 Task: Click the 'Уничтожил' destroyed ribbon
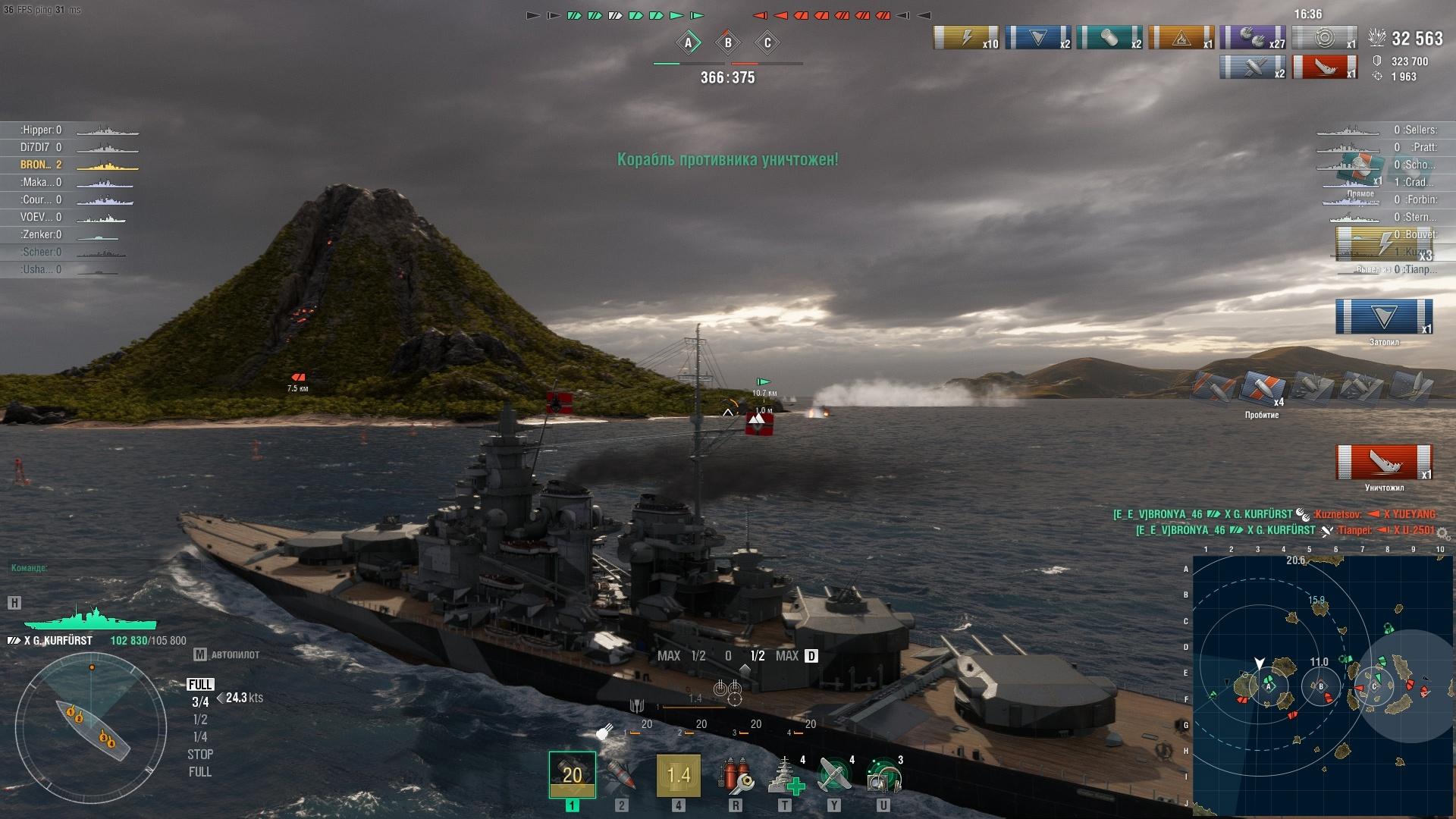[x=1384, y=463]
